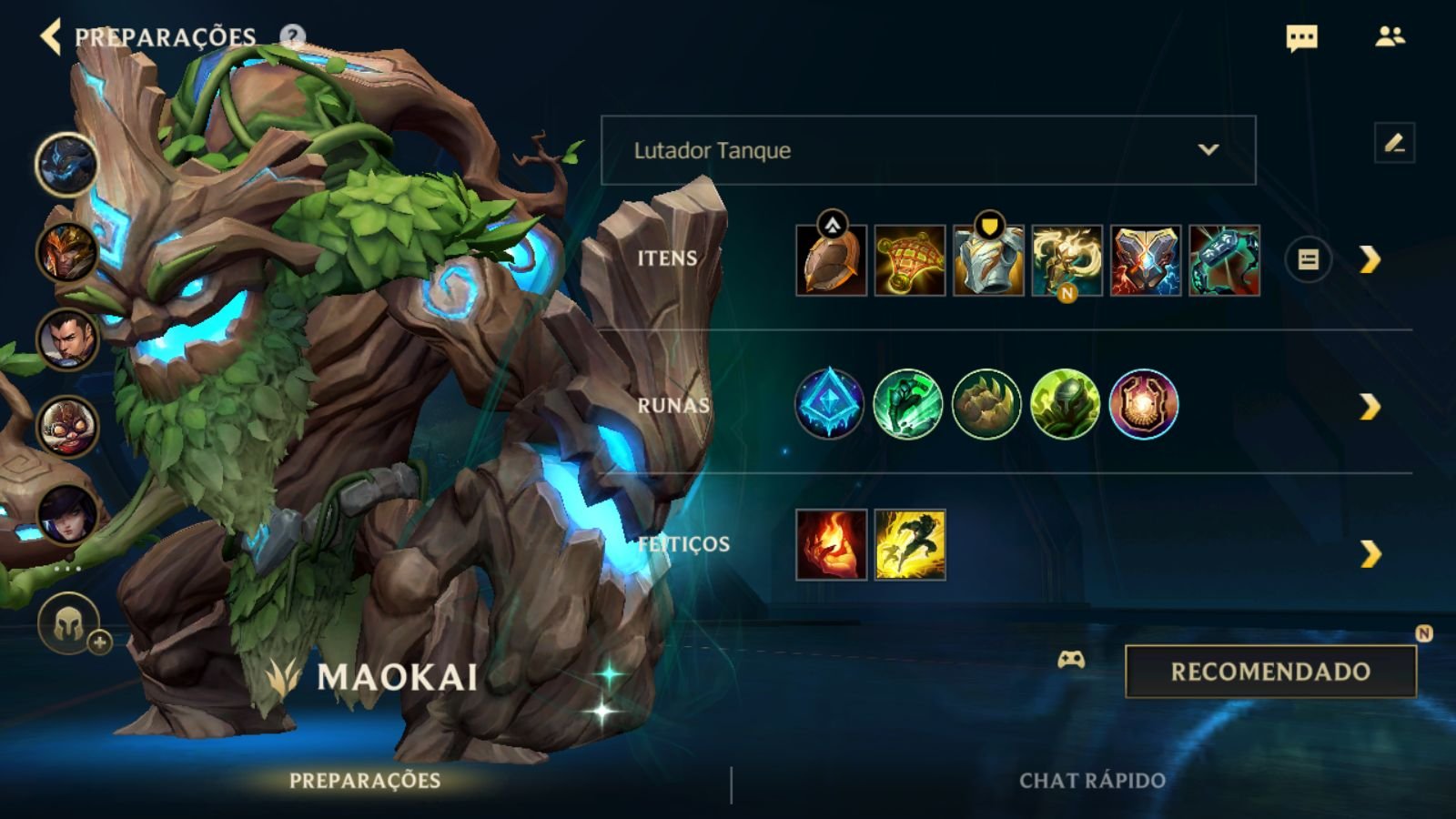The width and height of the screenshot is (1456, 819).
Task: Switch to the Preparações tab
Action: [x=365, y=781]
